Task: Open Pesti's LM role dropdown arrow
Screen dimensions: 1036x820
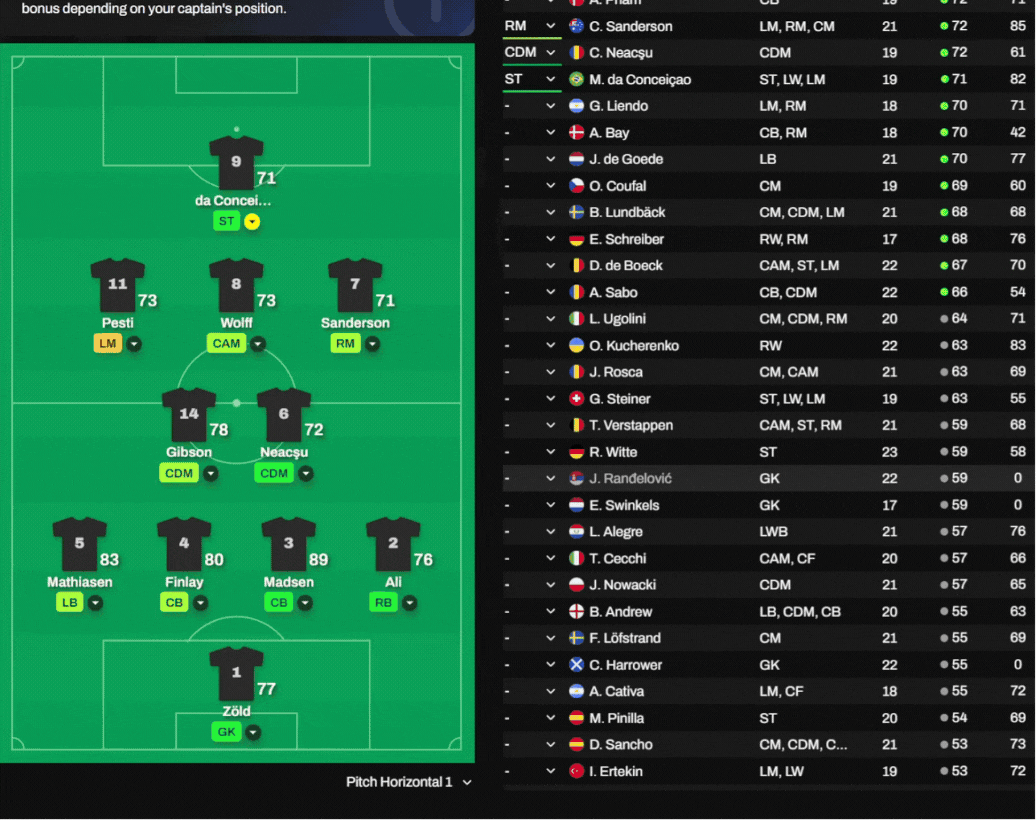Action: coord(133,344)
